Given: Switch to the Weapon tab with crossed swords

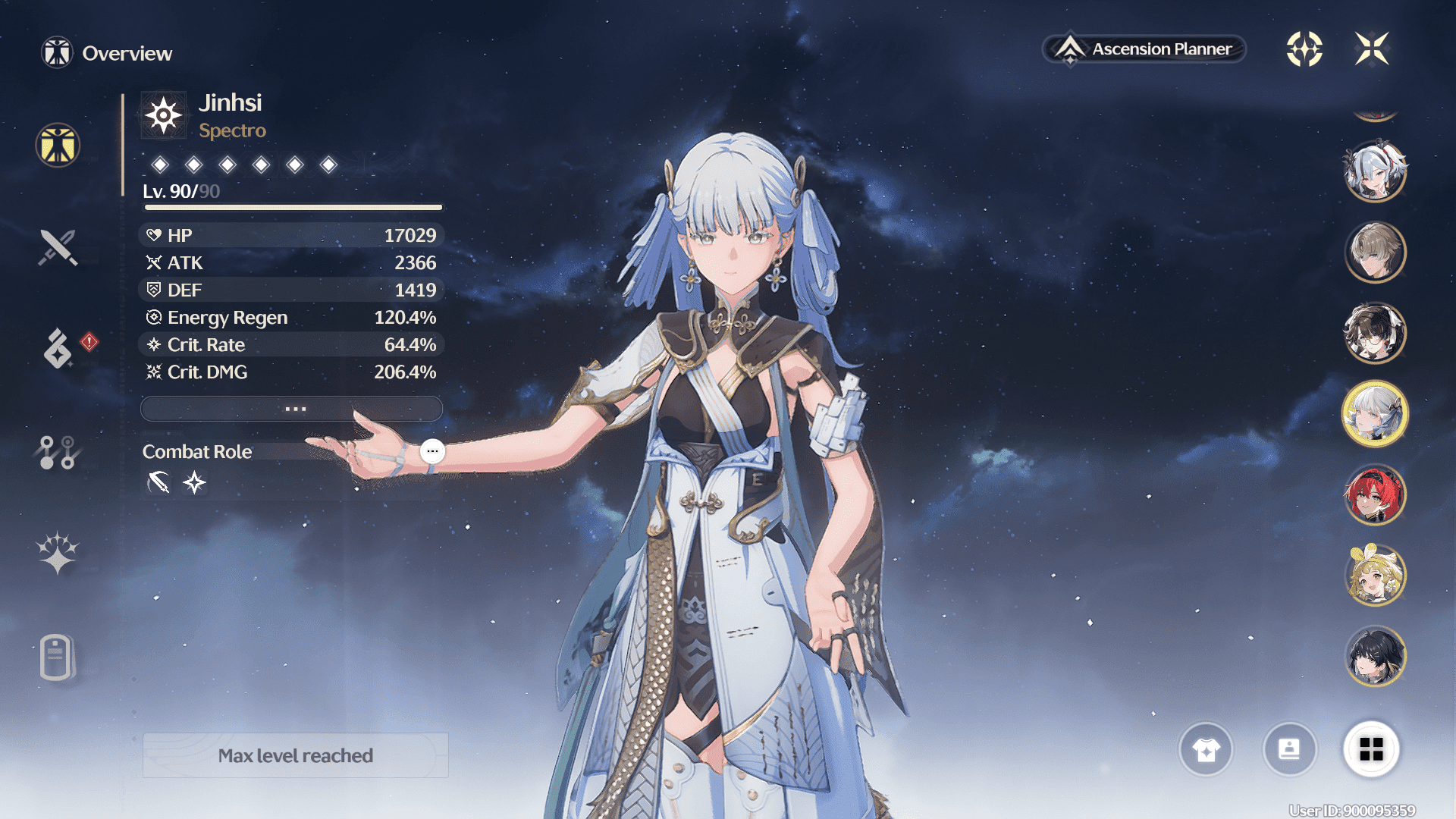Looking at the screenshot, I should [x=58, y=247].
